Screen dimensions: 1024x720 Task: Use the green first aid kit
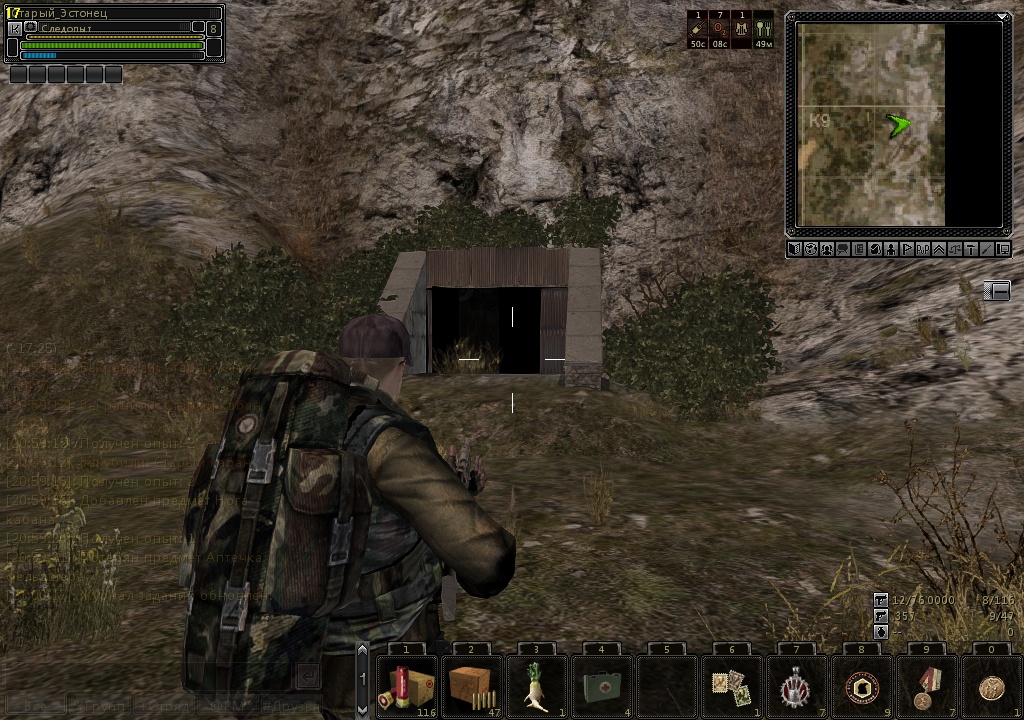601,684
